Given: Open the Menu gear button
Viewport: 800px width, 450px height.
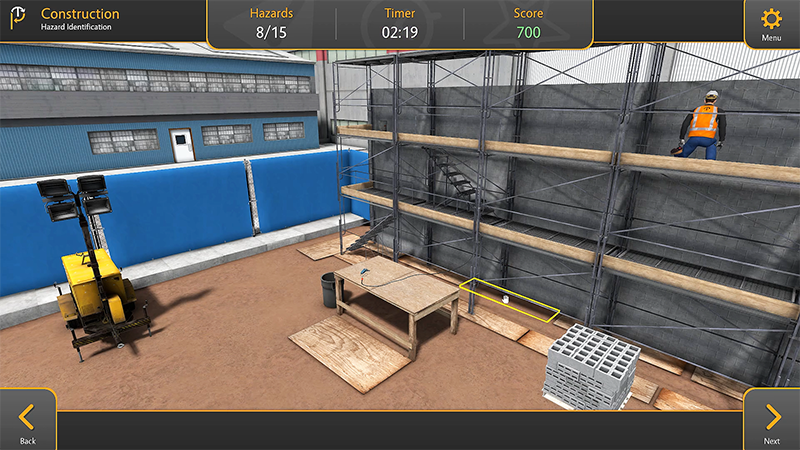Looking at the screenshot, I should [771, 22].
